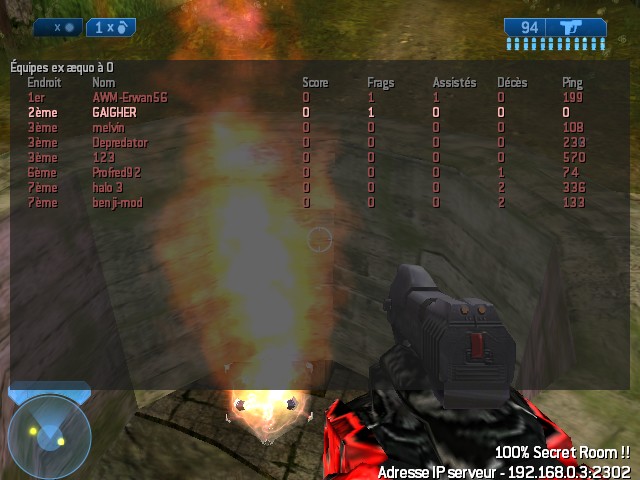Select Depredator's scoreboard row
This screenshot has width=640, height=480.
[x=119, y=143]
